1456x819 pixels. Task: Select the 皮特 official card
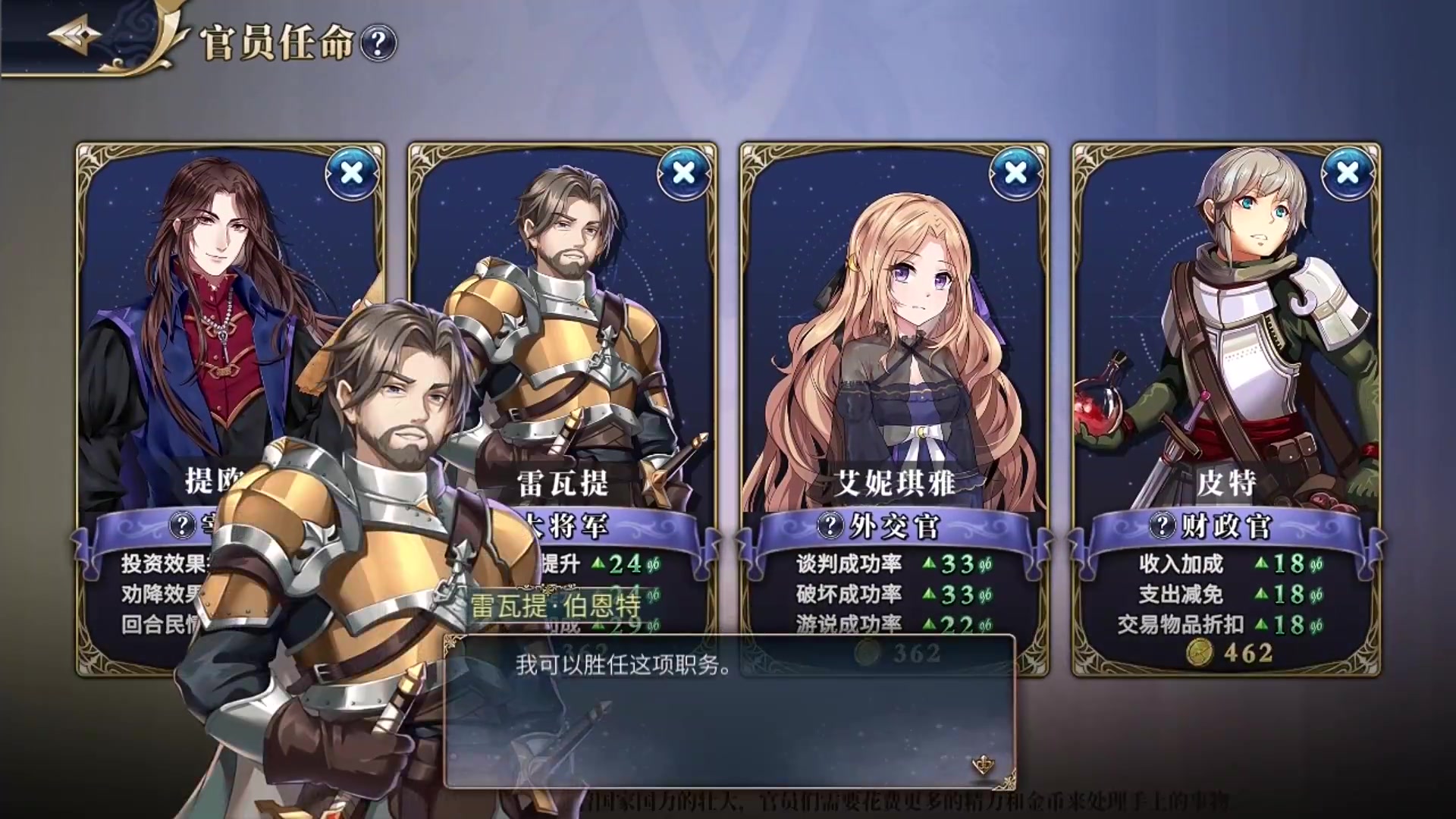pyautogui.click(x=1225, y=341)
